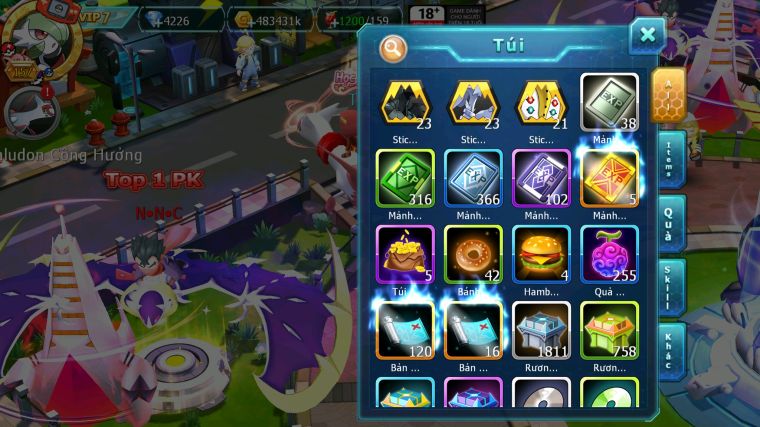Select the donut item with 42 count
This screenshot has width=760, height=427.
tap(473, 252)
